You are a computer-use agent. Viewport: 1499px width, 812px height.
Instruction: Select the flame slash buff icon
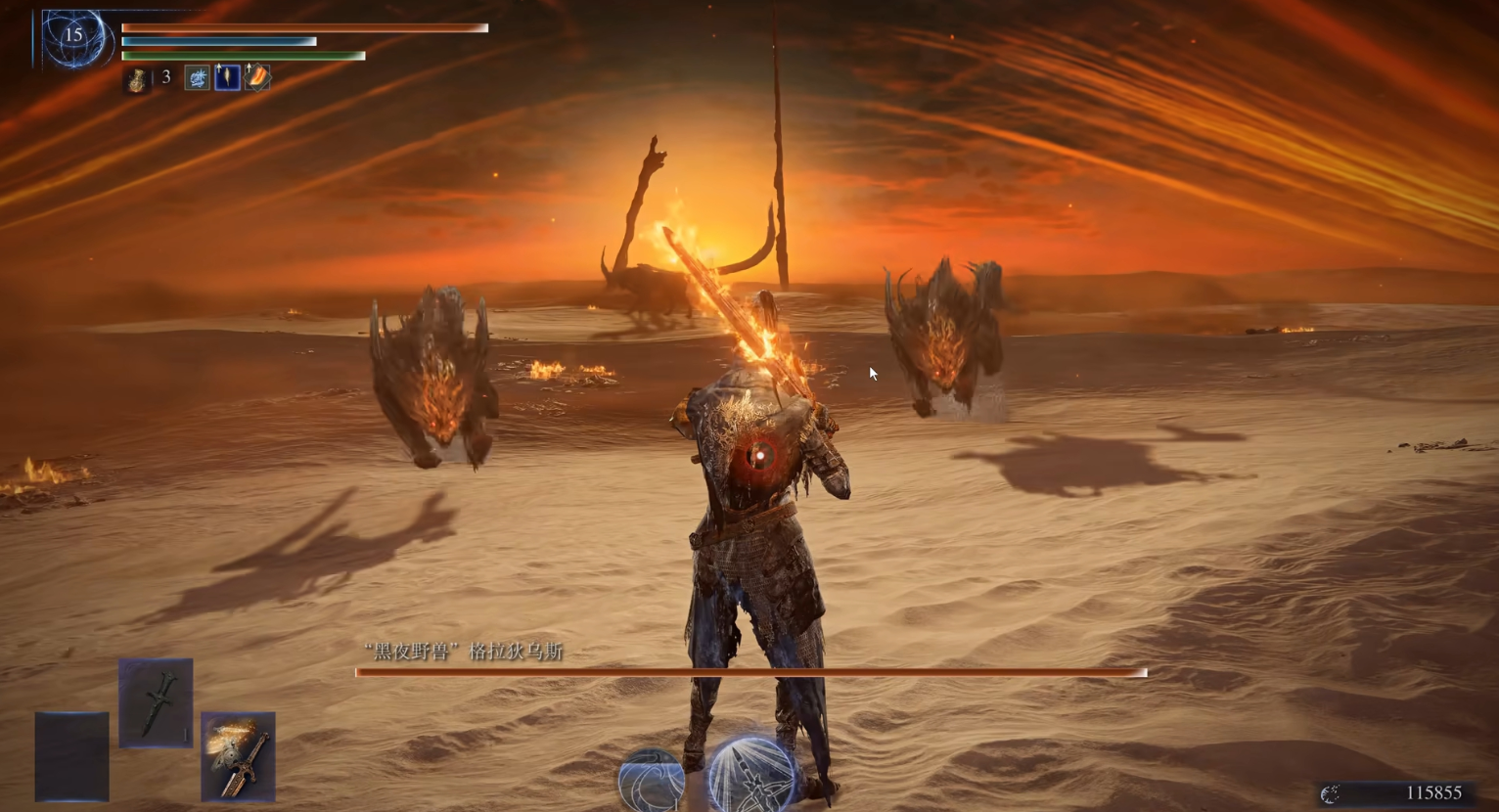(257, 77)
